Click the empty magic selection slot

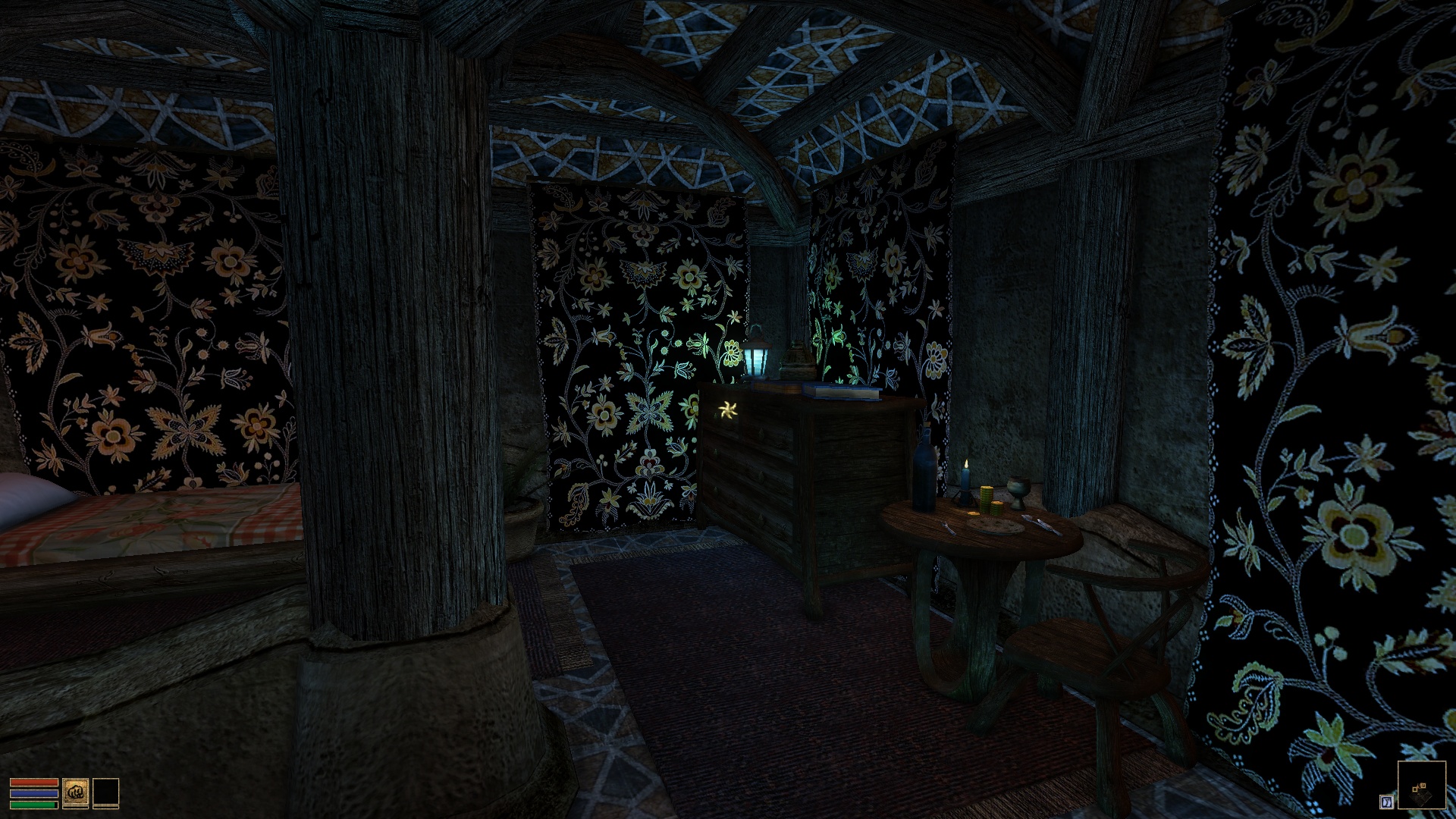(105, 792)
